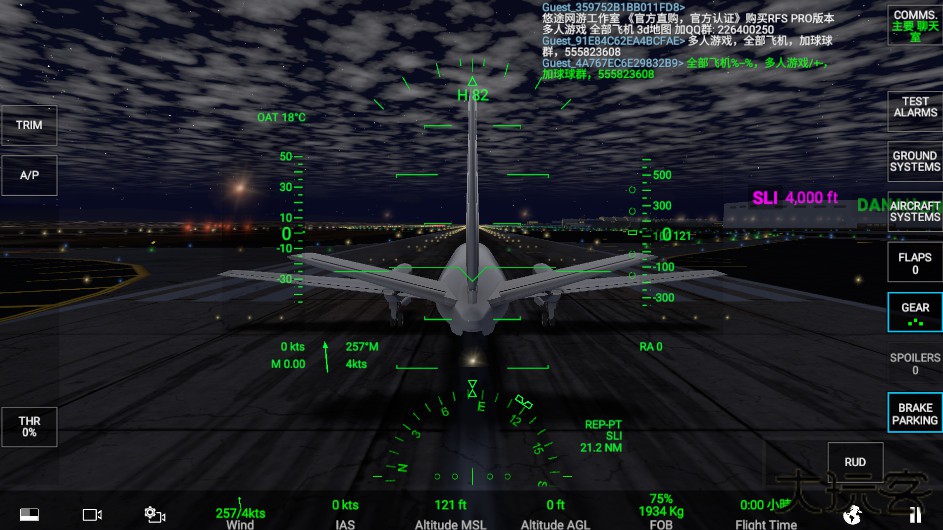The height and width of the screenshot is (530, 943).
Task: Toggle the BRAKE PARKING button
Action: pyautogui.click(x=914, y=414)
